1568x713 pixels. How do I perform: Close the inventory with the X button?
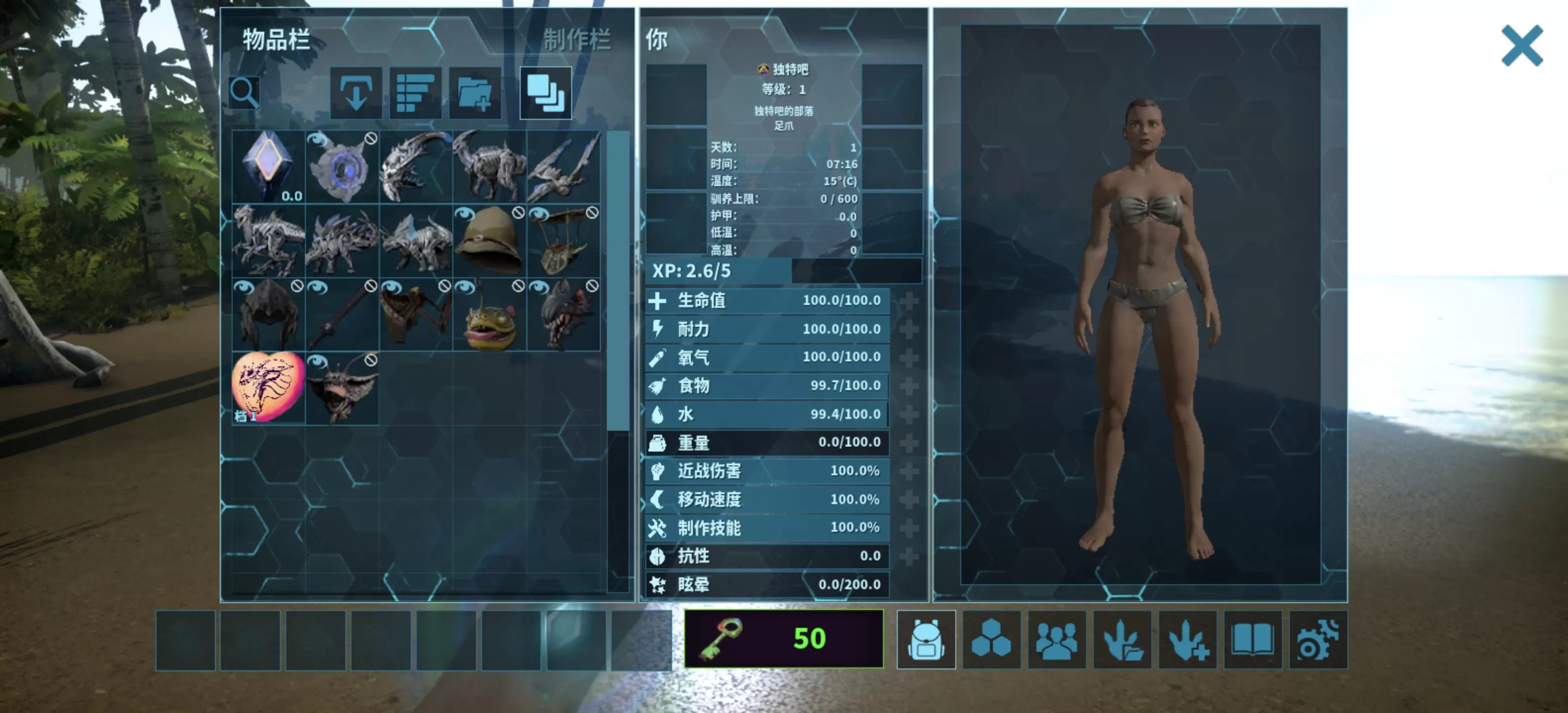[x=1521, y=46]
